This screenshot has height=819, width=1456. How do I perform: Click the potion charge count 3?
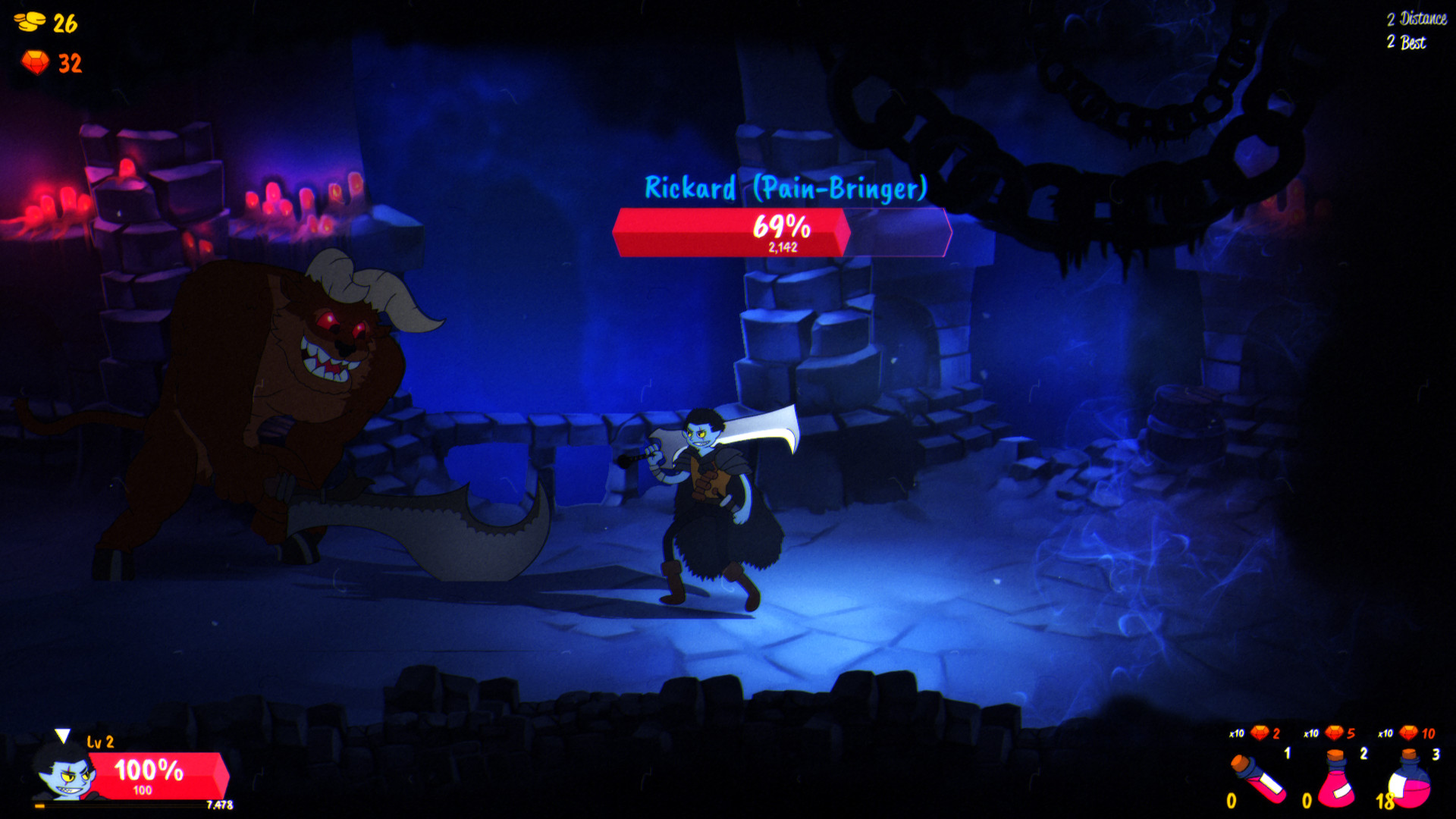[1437, 755]
